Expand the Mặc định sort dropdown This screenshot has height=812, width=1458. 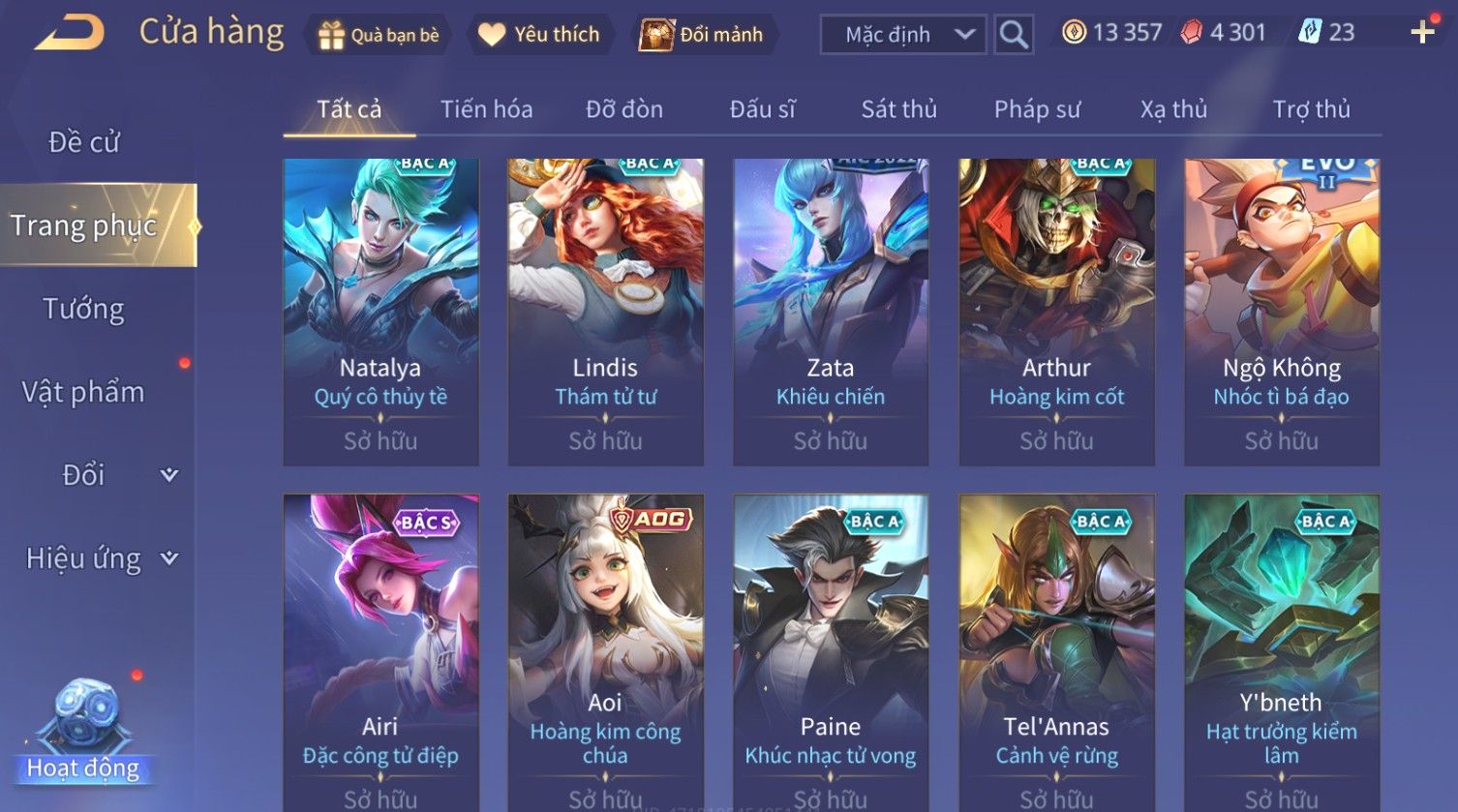click(x=902, y=35)
